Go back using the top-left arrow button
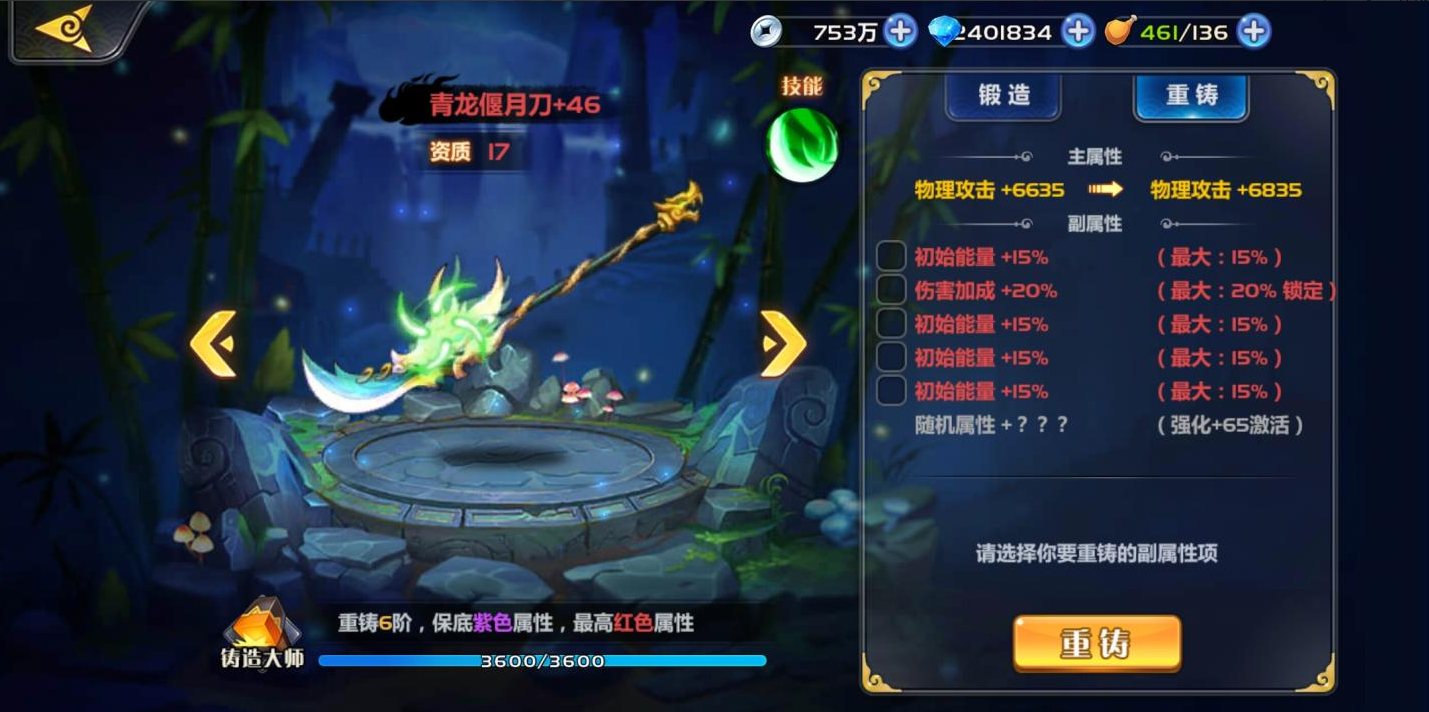This screenshot has width=1429, height=712. 64,28
